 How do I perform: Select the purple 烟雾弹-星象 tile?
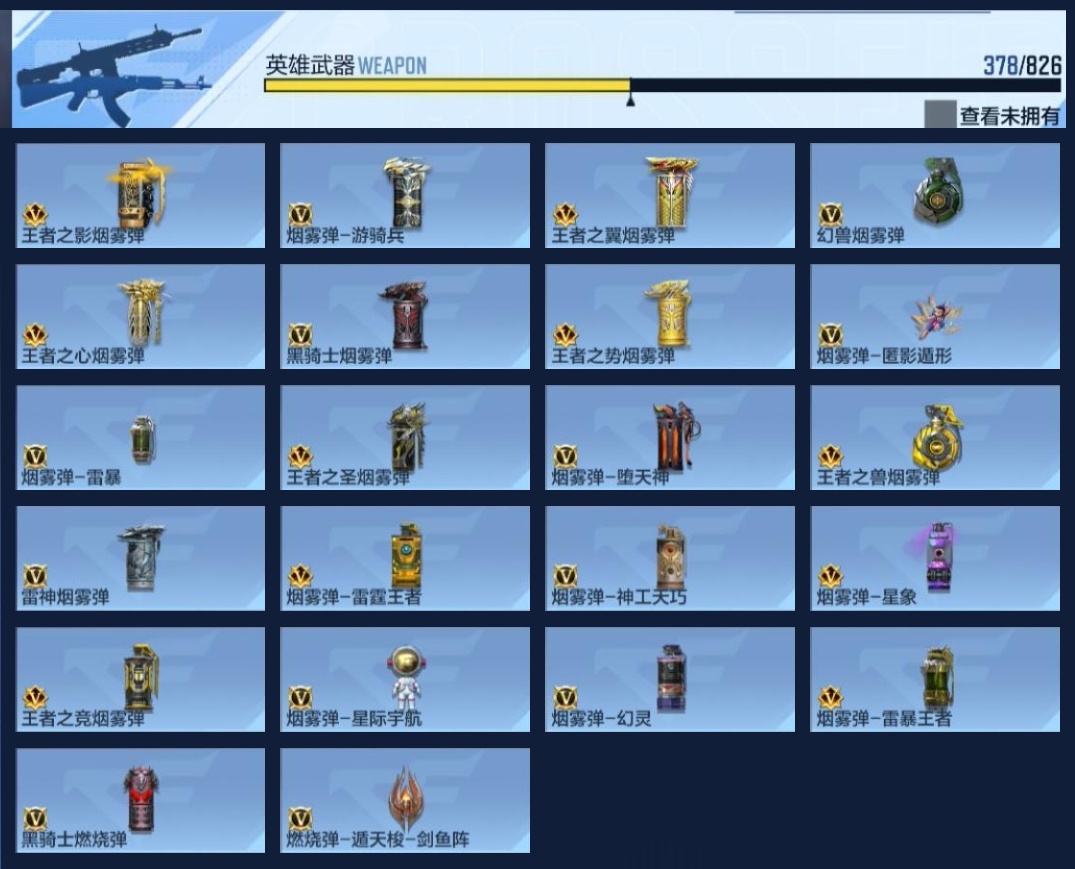[x=935, y=558]
